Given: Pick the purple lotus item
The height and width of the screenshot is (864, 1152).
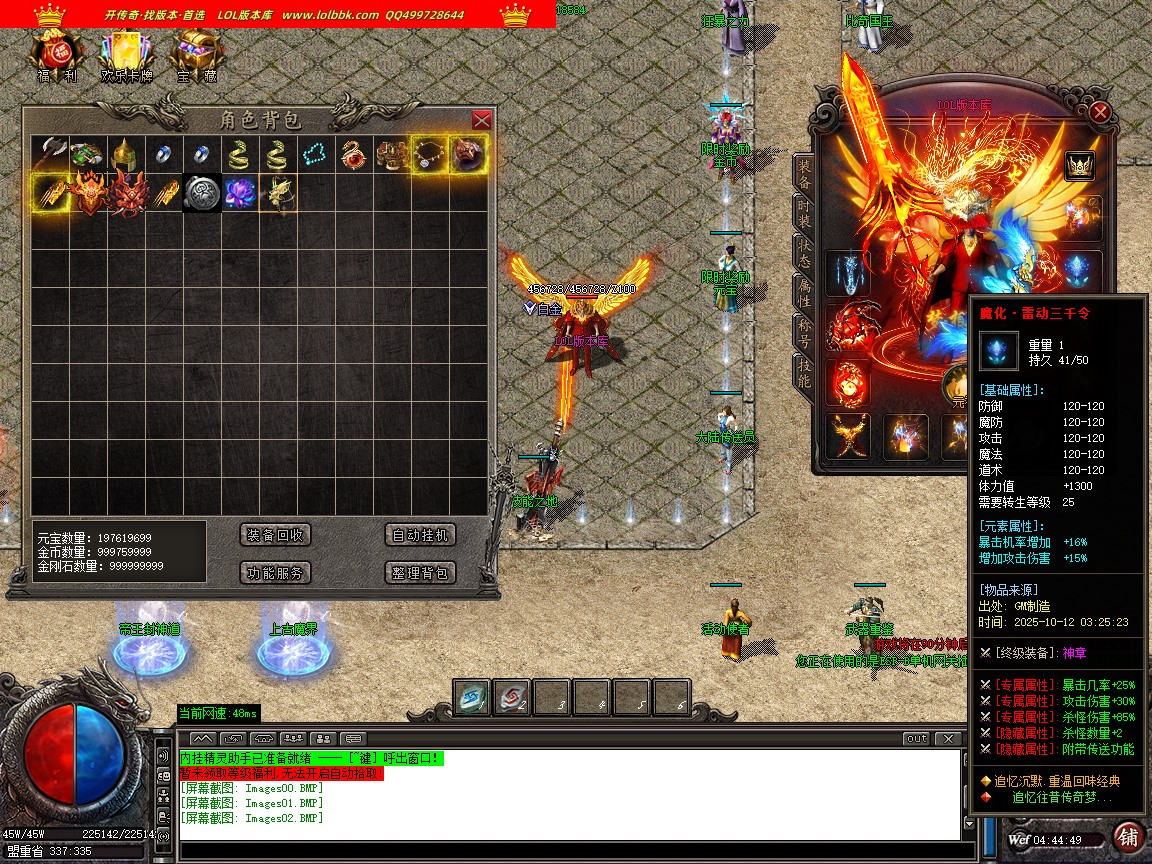Looking at the screenshot, I should pyautogui.click(x=239, y=193).
